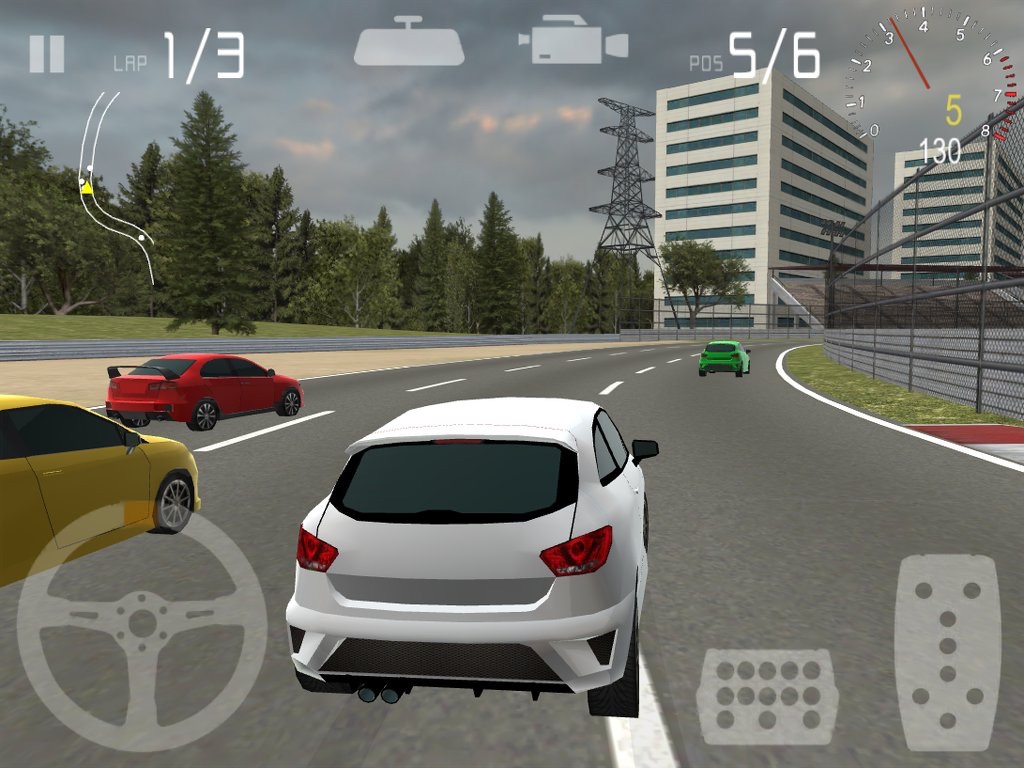Image resolution: width=1024 pixels, height=768 pixels.
Task: Step on the gas pedal
Action: [947, 651]
